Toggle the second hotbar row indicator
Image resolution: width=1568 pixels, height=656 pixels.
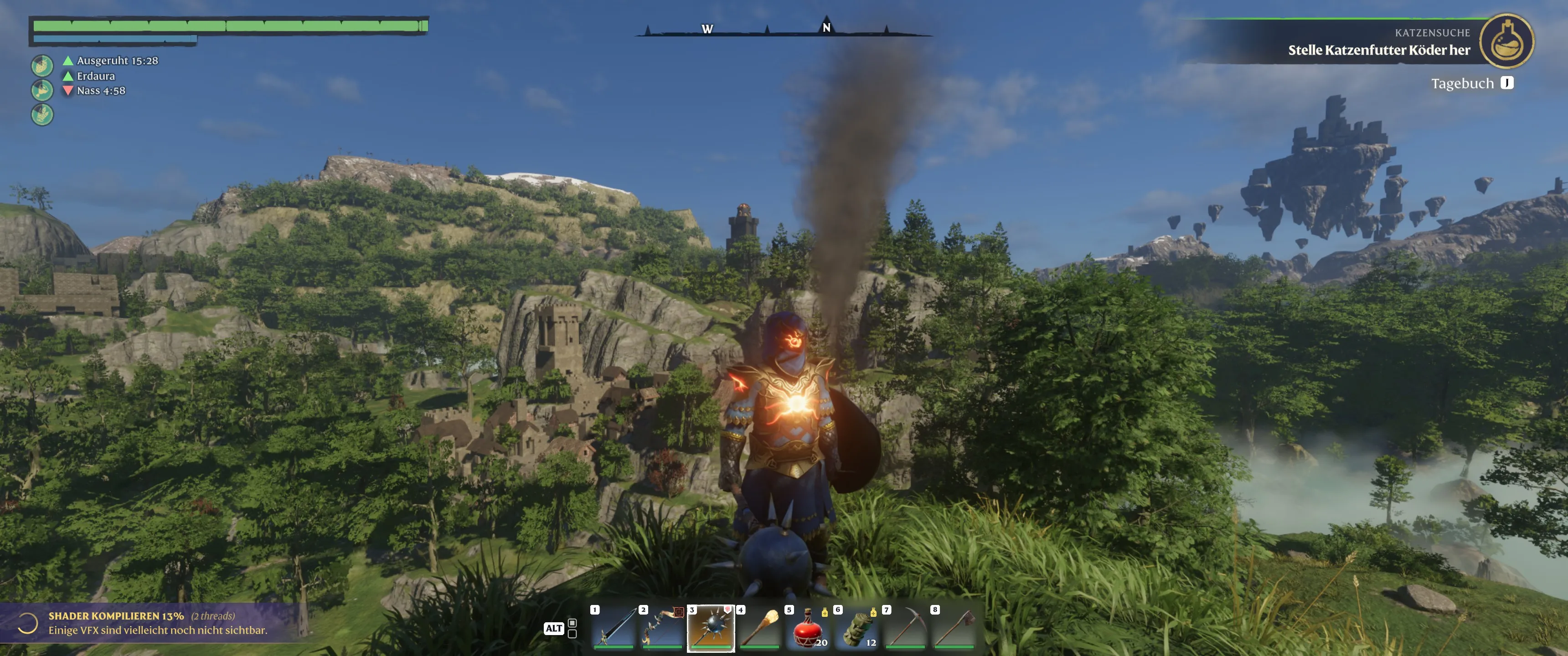[x=572, y=634]
